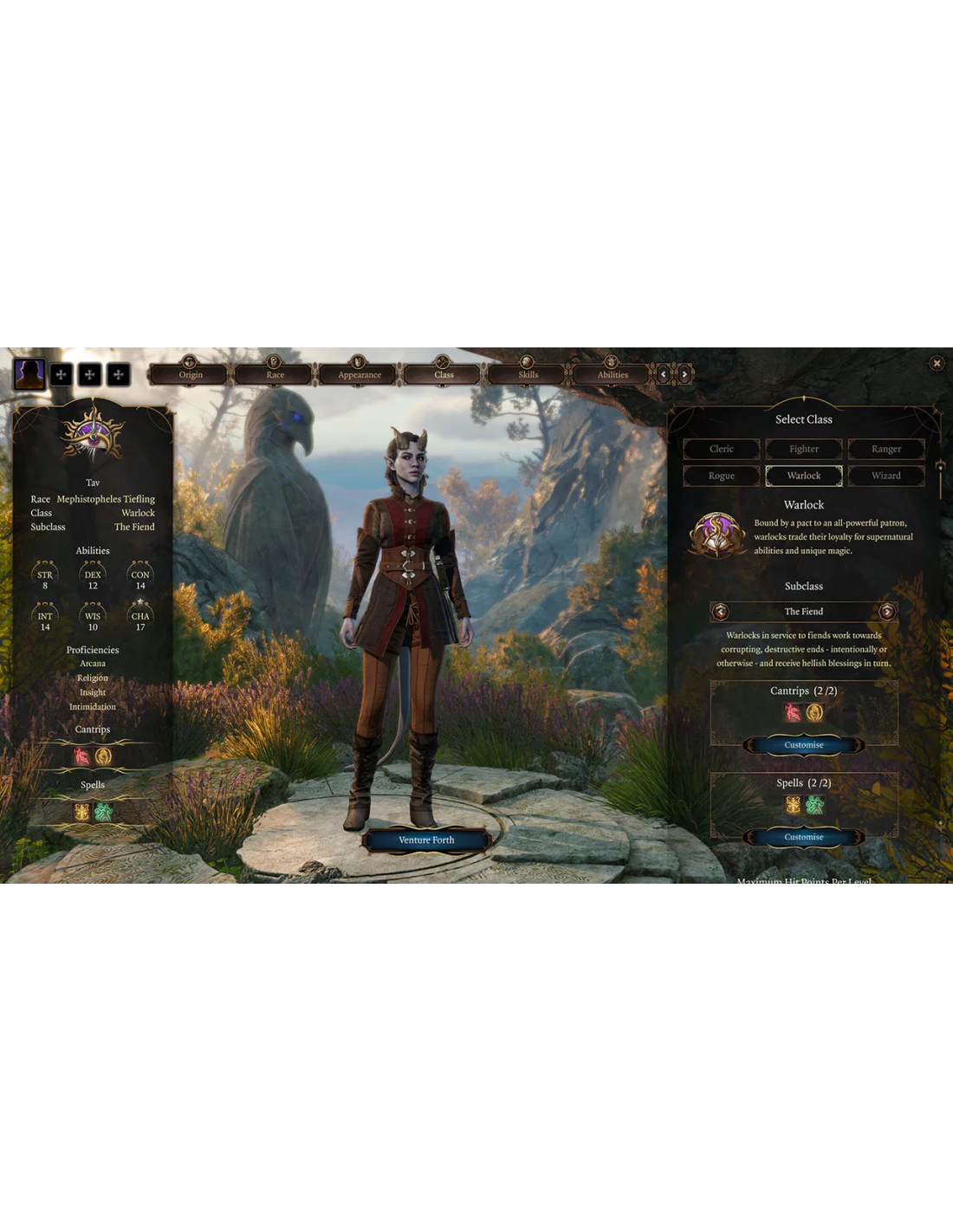Select the Skills tab

[x=528, y=374]
